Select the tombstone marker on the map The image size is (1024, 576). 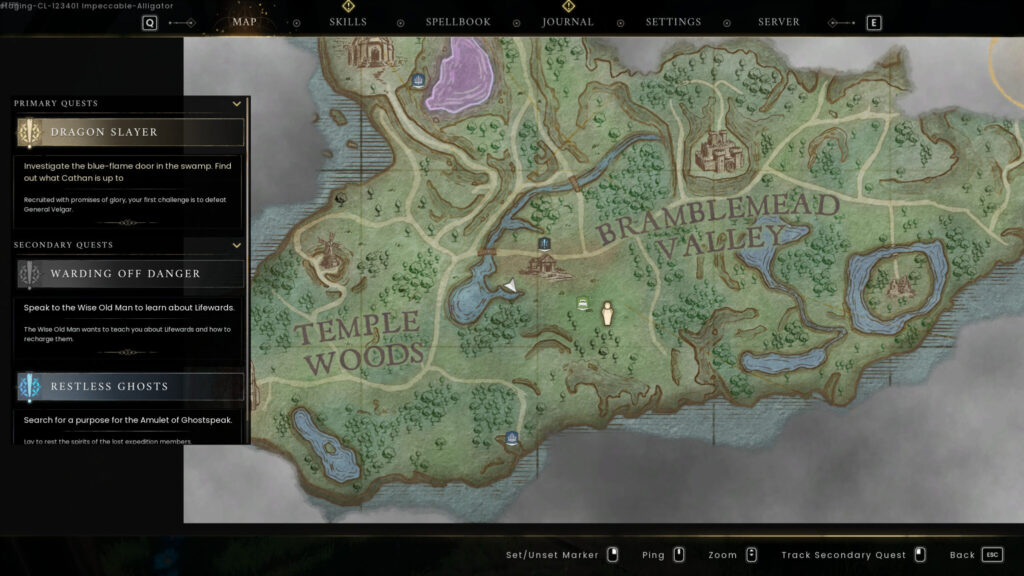coord(606,314)
